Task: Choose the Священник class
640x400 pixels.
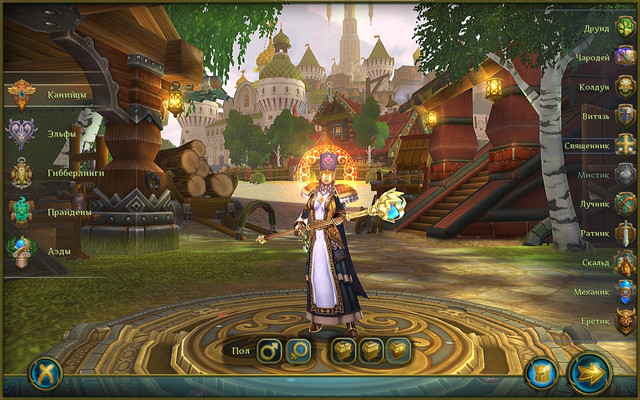Action: (625, 145)
